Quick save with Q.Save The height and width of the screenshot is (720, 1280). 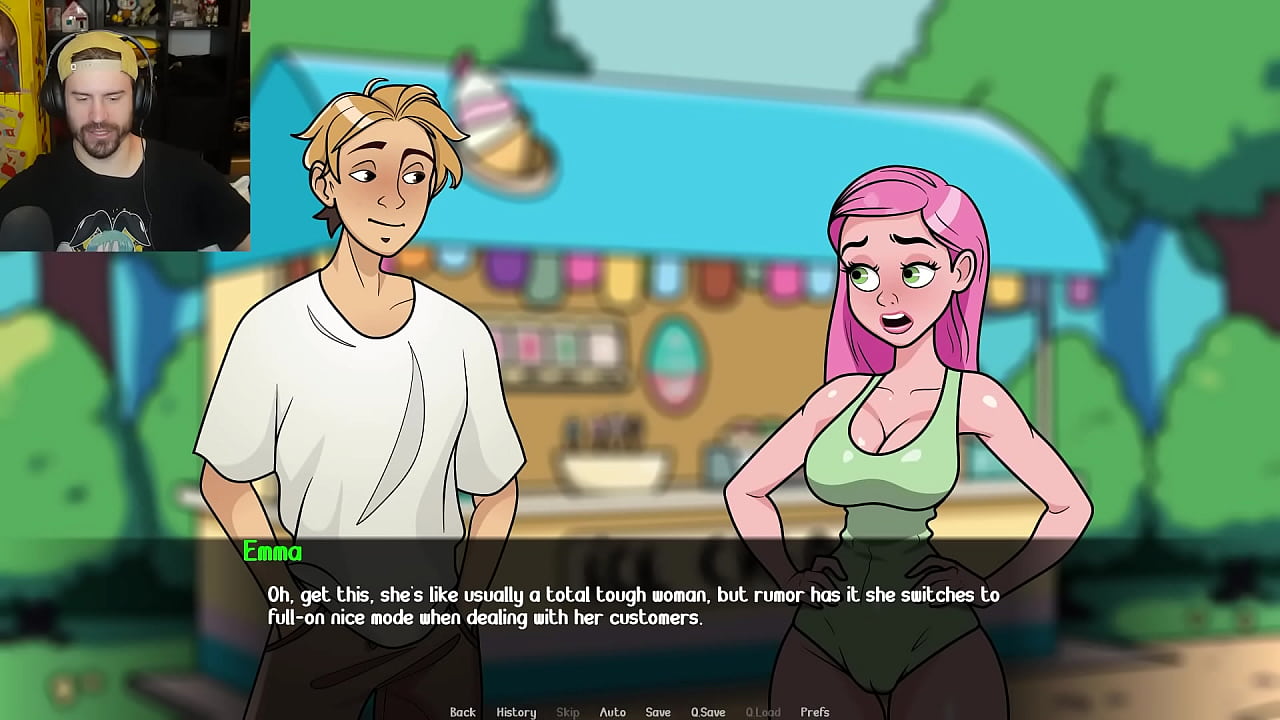[x=708, y=712]
